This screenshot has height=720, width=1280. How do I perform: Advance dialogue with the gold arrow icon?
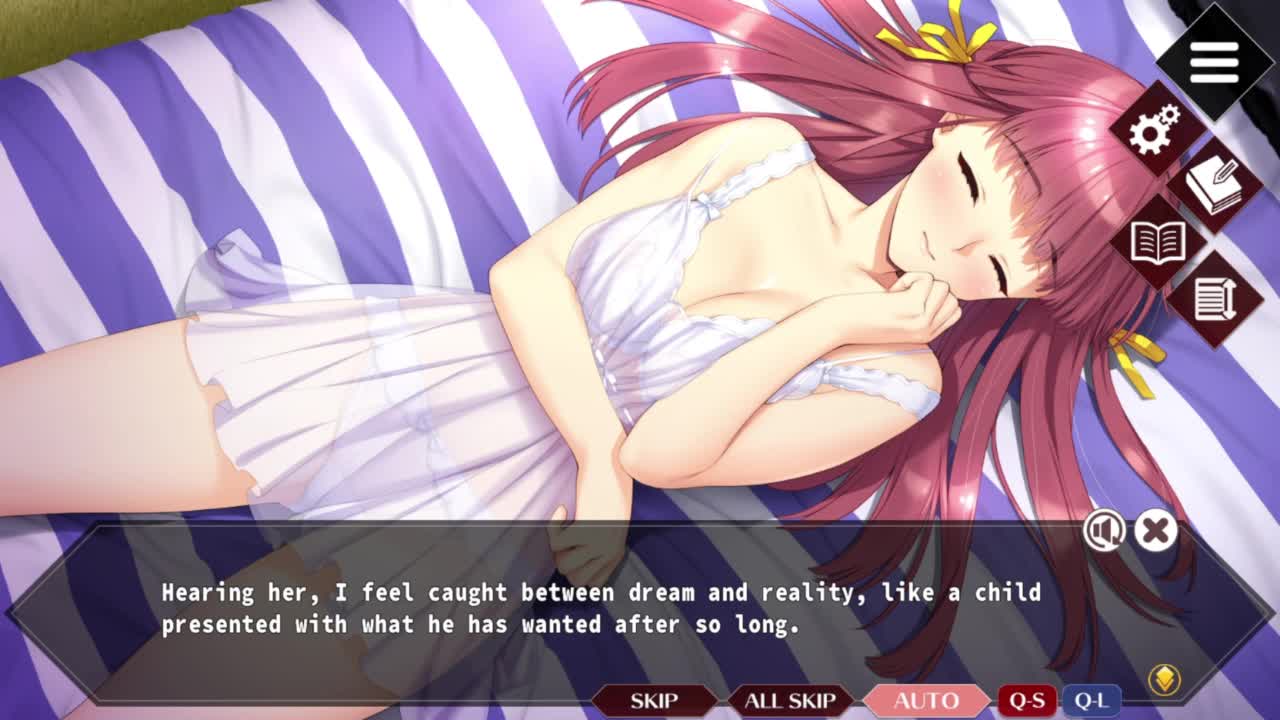coord(1164,680)
